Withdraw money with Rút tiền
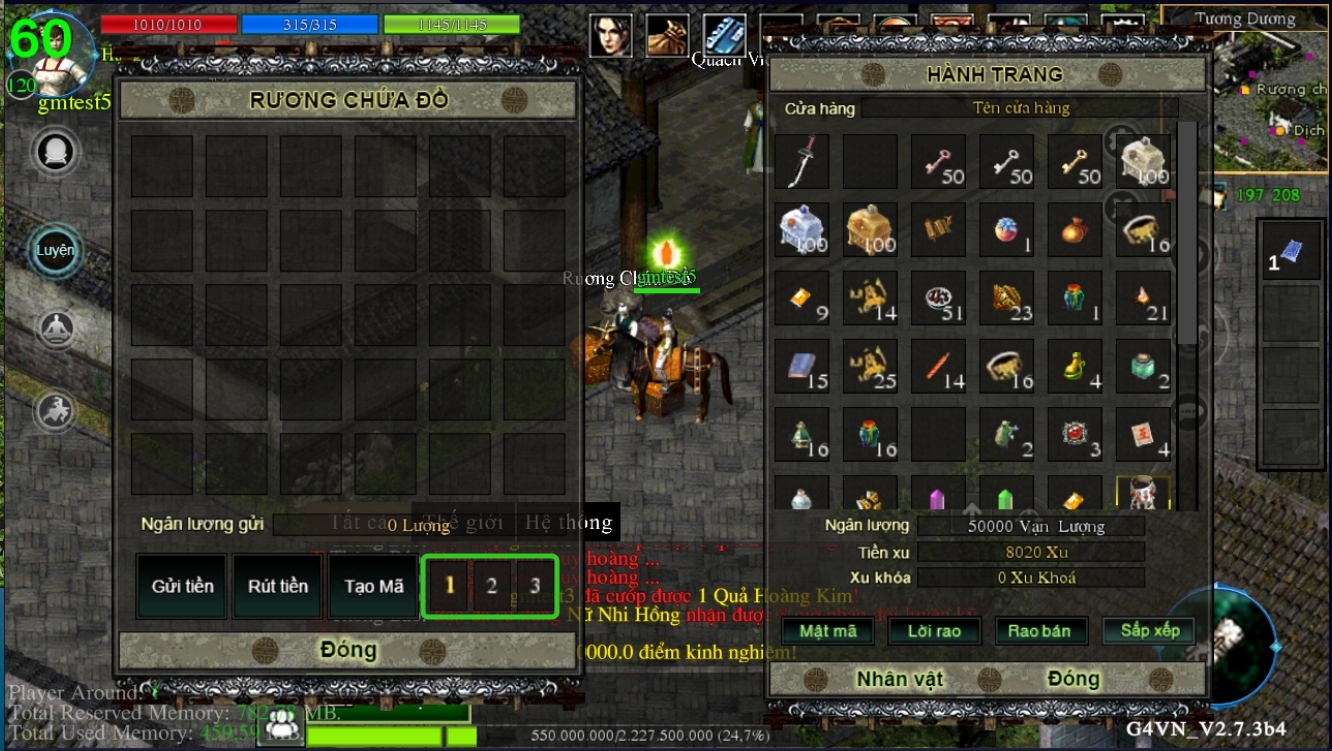Screen dimensions: 1332x751 278,586
